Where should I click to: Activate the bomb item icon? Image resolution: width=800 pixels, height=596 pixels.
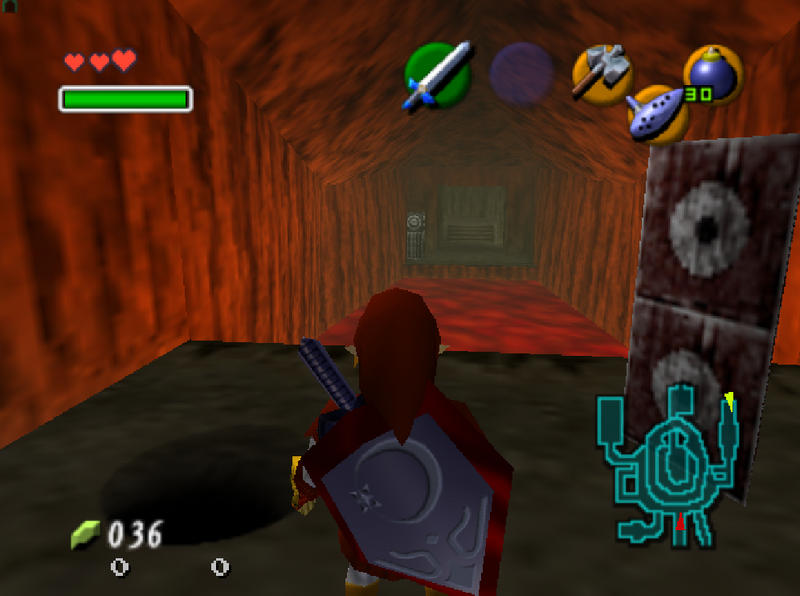(x=713, y=73)
